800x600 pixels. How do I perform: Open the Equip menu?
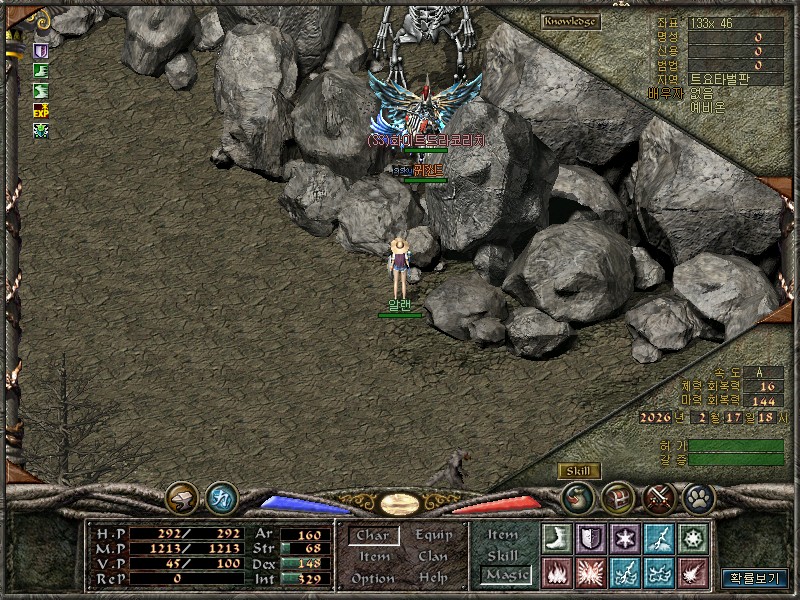(433, 536)
